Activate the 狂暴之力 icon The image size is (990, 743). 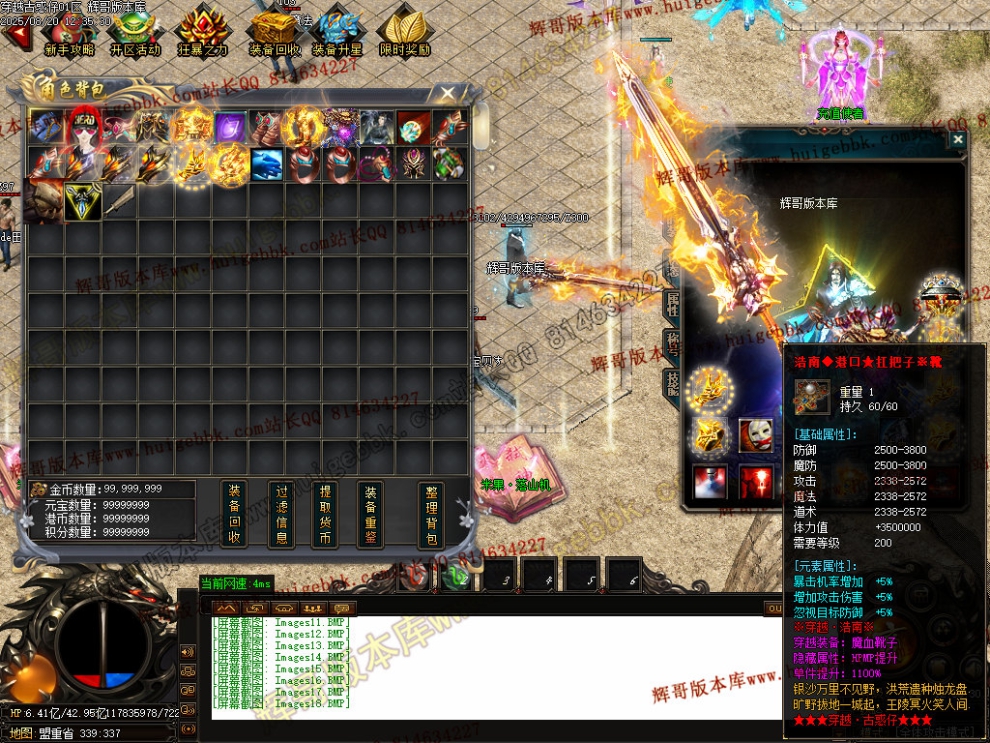click(202, 31)
